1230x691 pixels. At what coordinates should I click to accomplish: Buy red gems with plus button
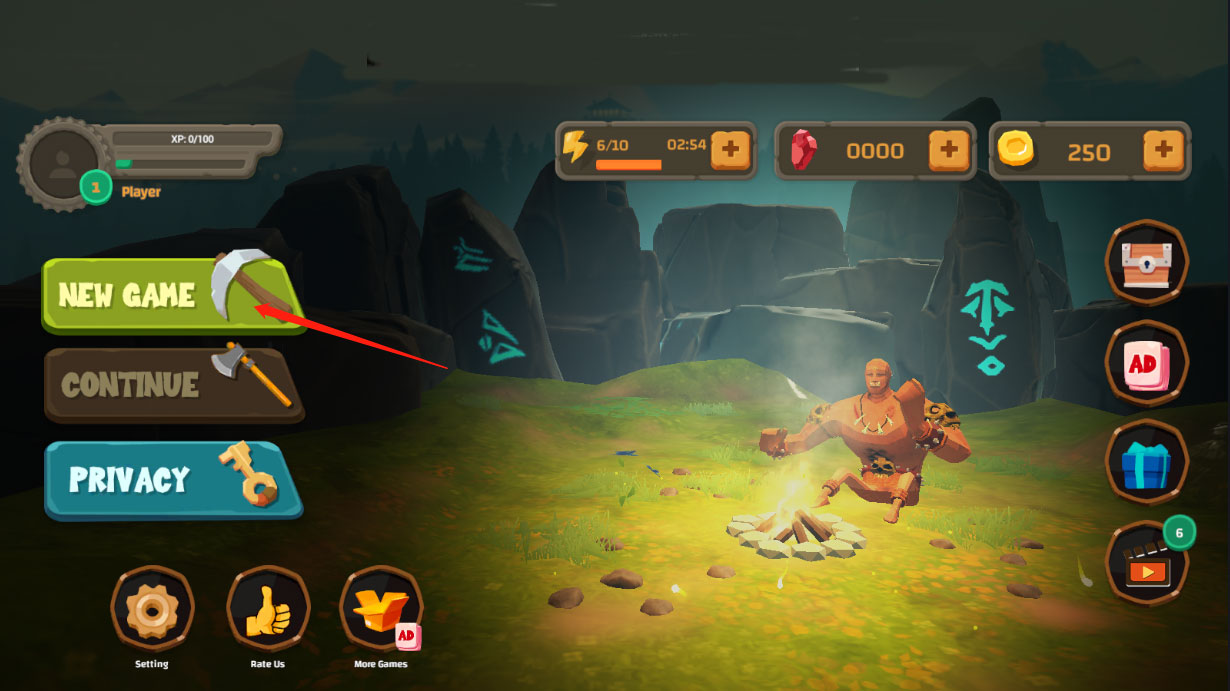(949, 151)
